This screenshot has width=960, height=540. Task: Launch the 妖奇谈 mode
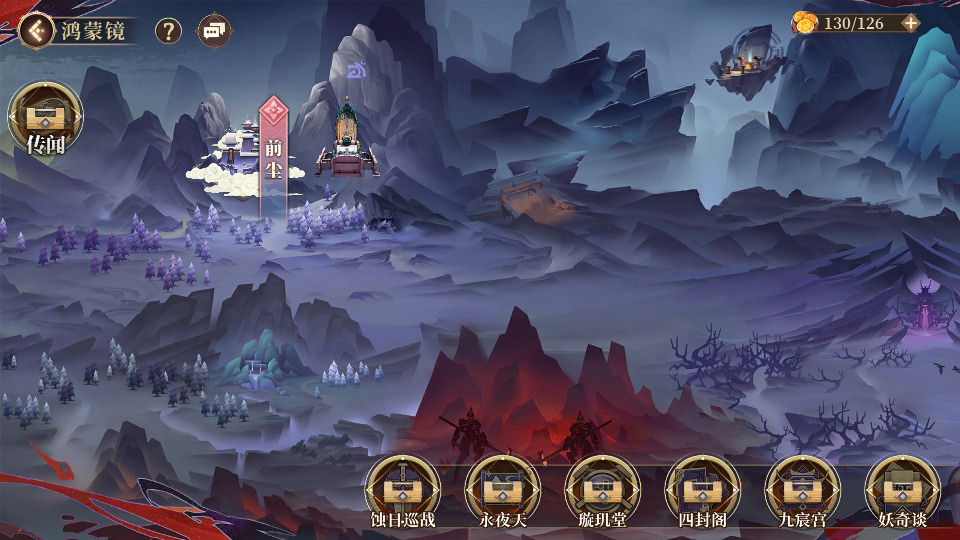tap(902, 492)
